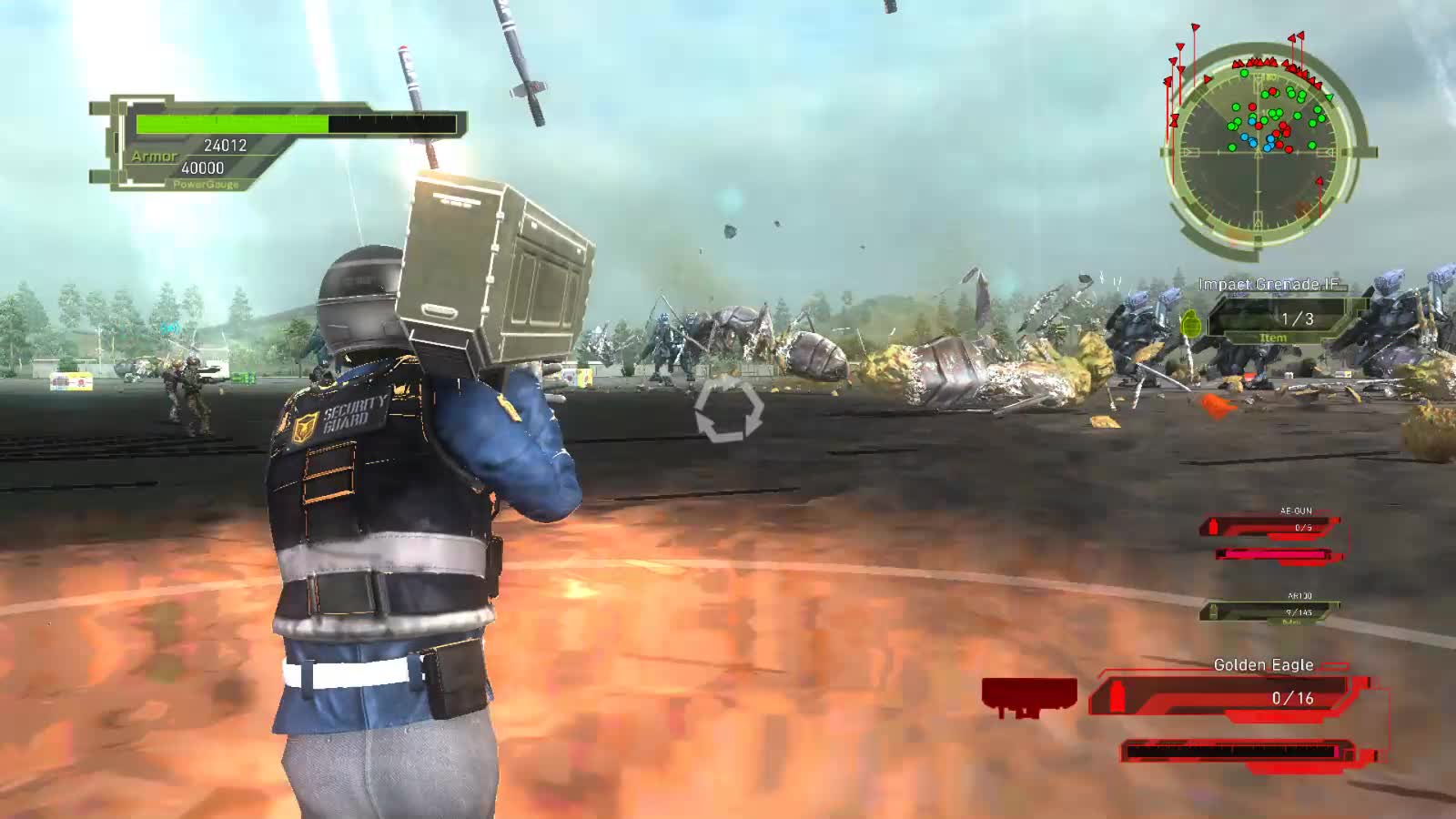Select the Impact Grenade IF item icon
The height and width of the screenshot is (819, 1456).
(1191, 324)
